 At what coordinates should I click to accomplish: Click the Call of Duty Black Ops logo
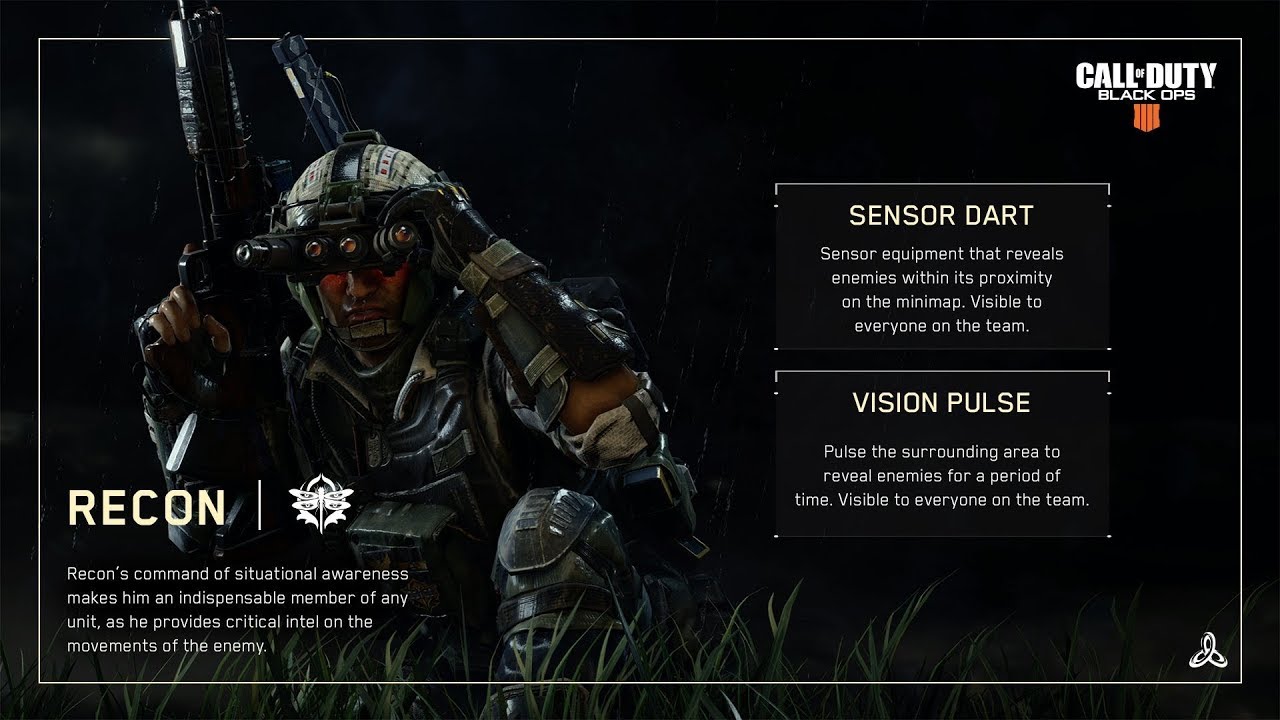[1145, 95]
